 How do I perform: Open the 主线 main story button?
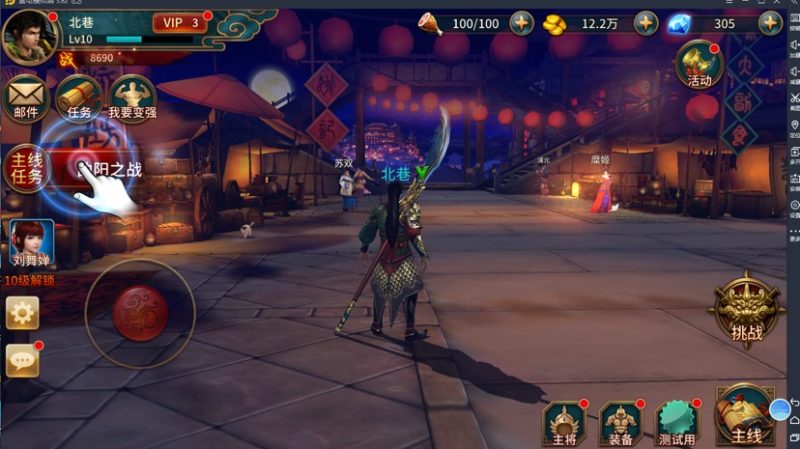pos(745,417)
